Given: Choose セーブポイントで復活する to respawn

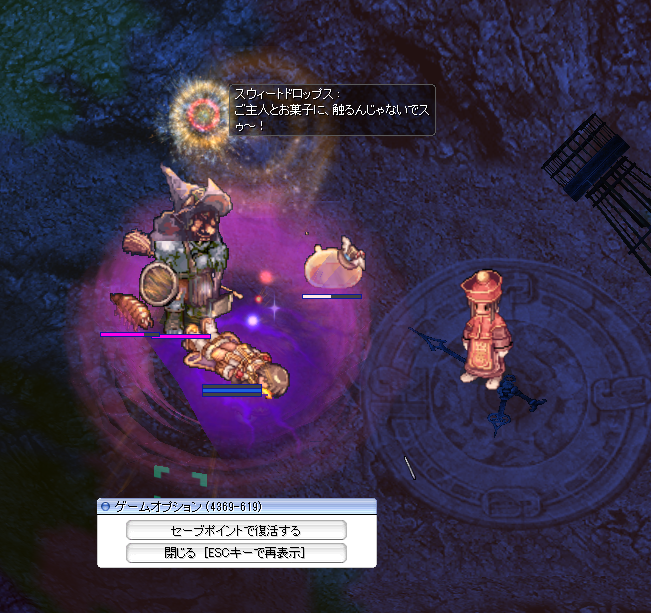Looking at the screenshot, I should point(236,530).
